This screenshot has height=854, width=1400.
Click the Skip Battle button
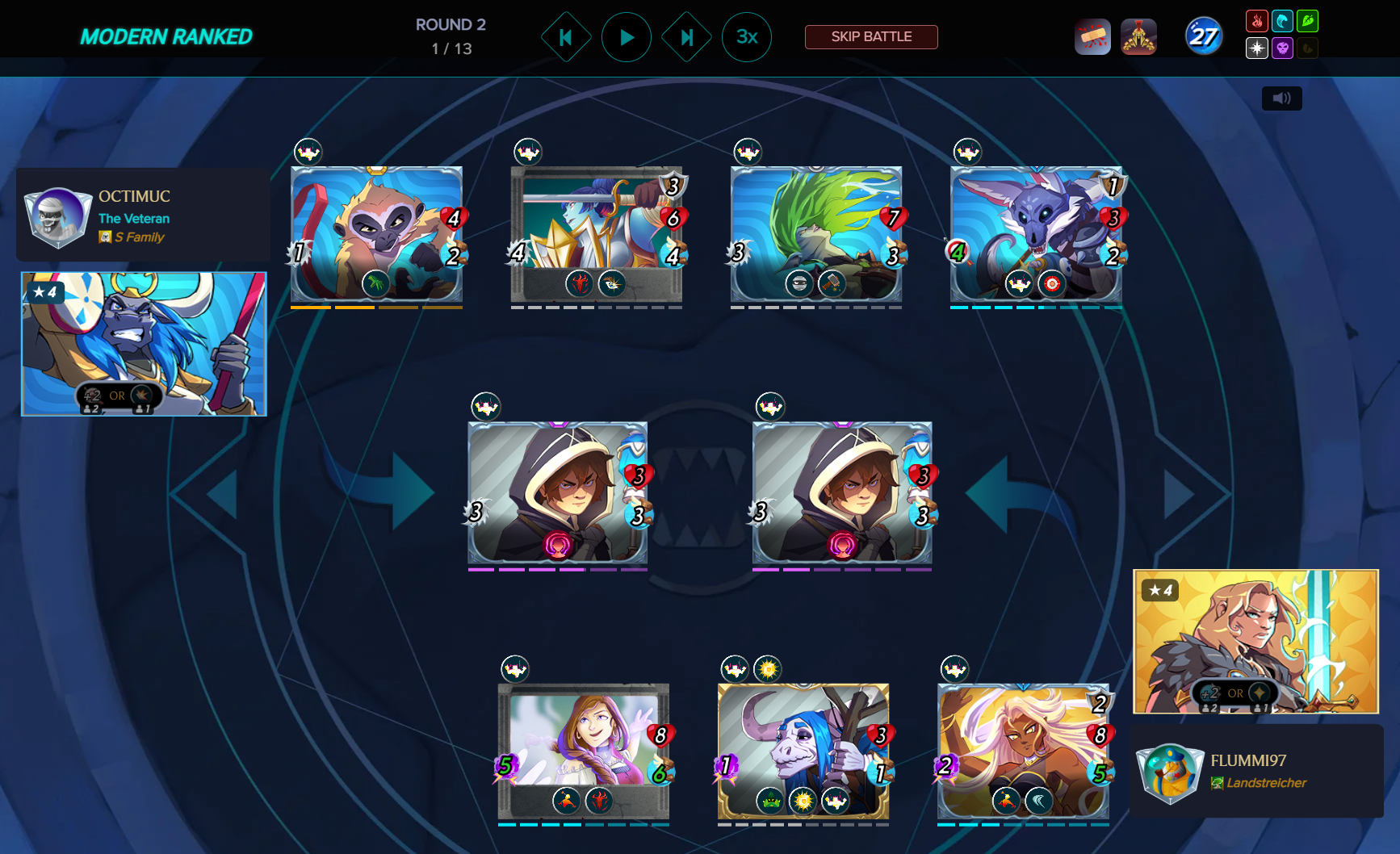[871, 37]
